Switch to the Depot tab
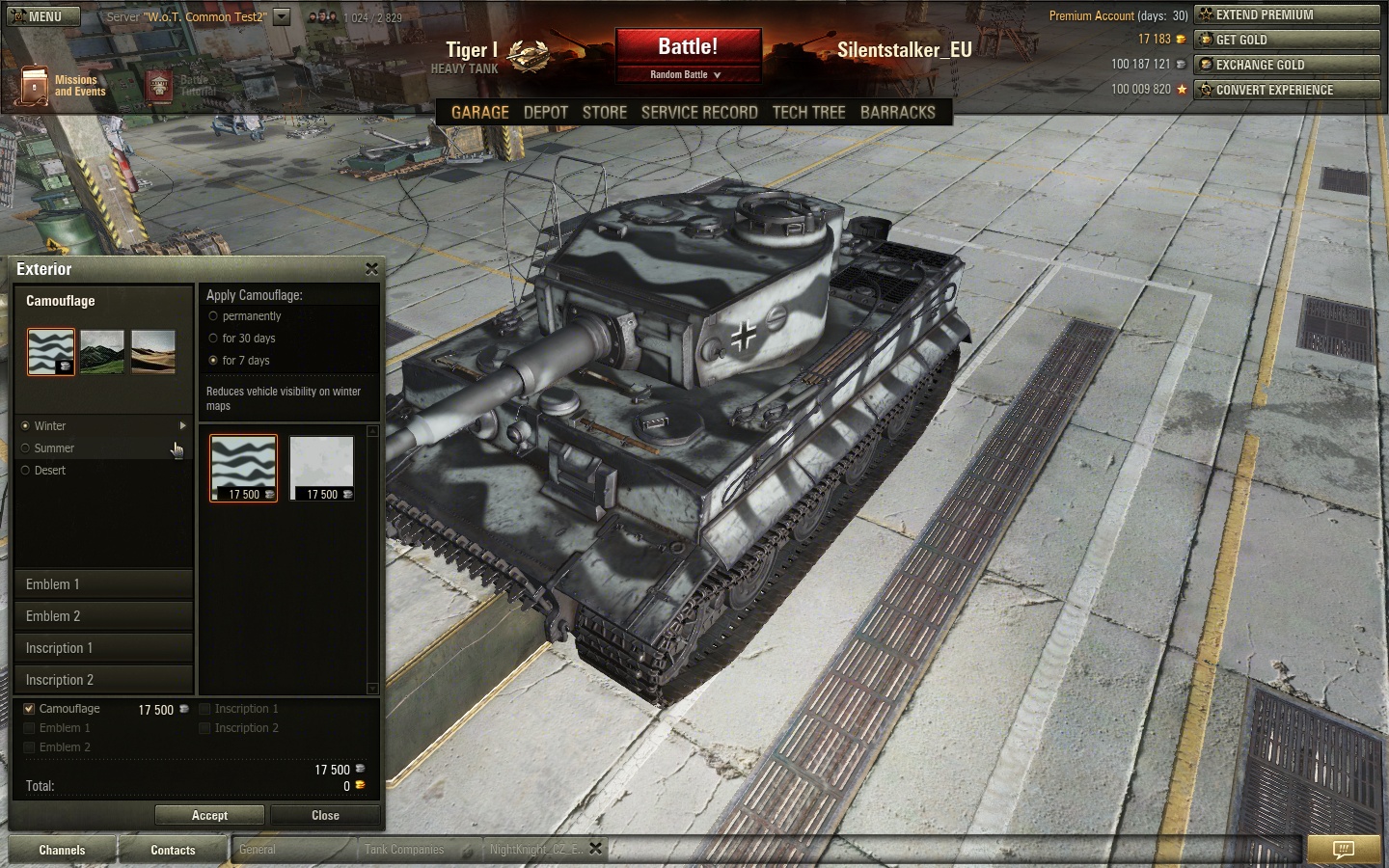 545,113
